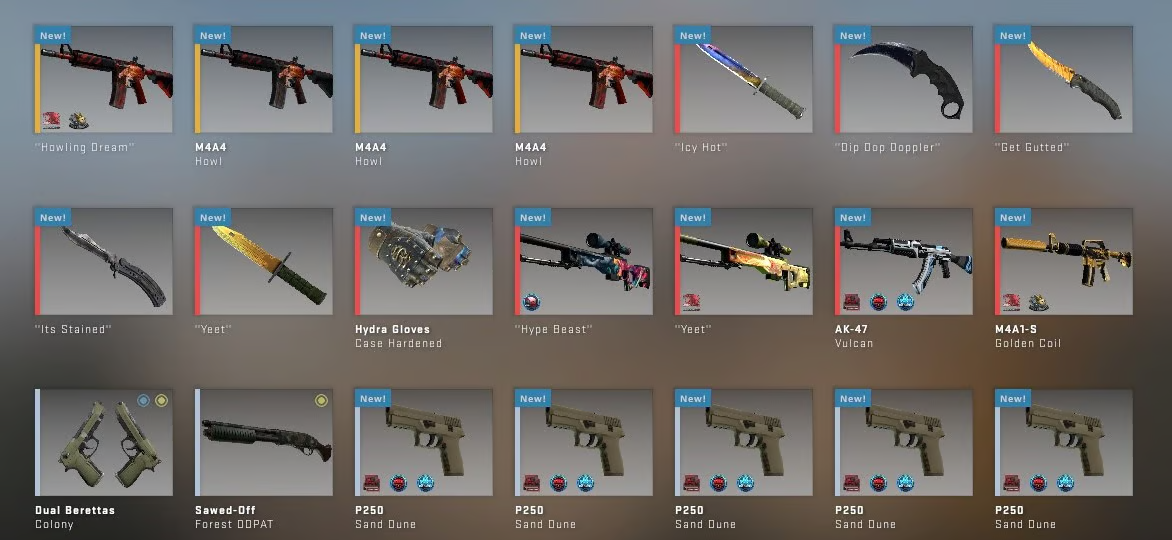This screenshot has width=1172, height=540.
Task: Select the Sawed-Off Forest DDPAT shotgun
Action: (264, 443)
